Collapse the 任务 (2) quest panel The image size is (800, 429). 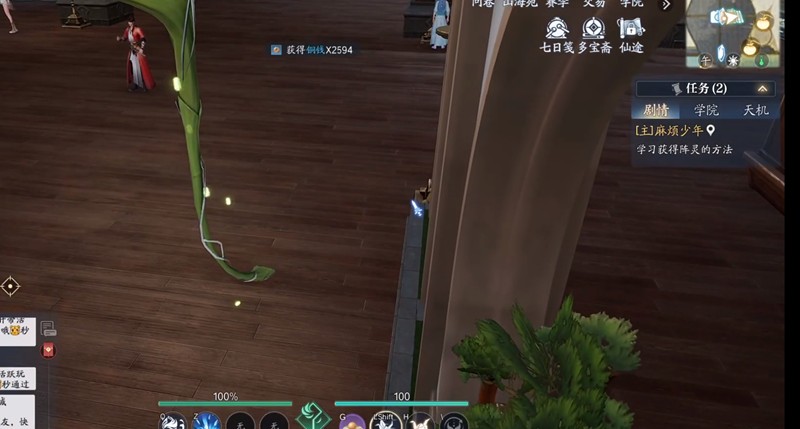tap(763, 88)
